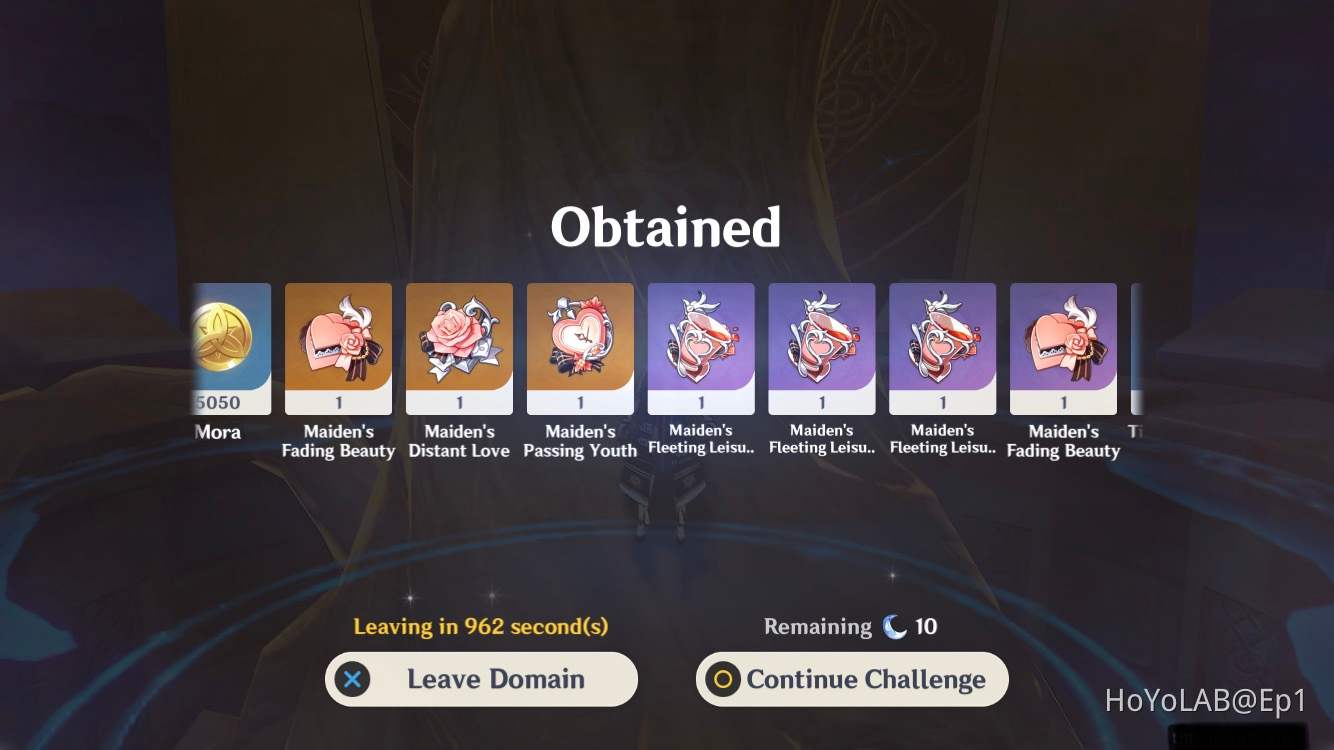Select the Maiden's Passing Youth heart icon
The height and width of the screenshot is (750, 1334).
(580, 345)
